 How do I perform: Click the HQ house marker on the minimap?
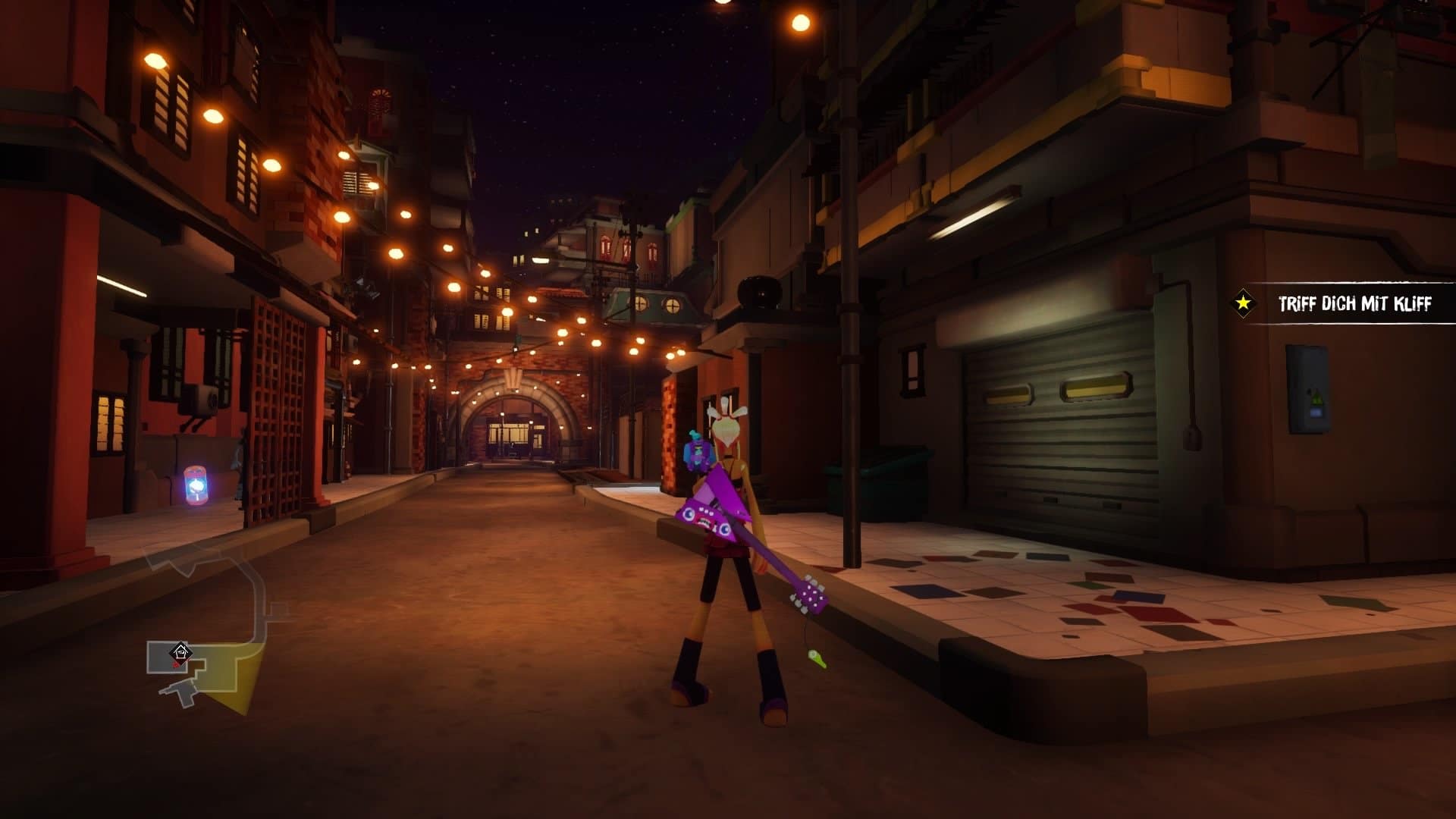click(x=180, y=651)
